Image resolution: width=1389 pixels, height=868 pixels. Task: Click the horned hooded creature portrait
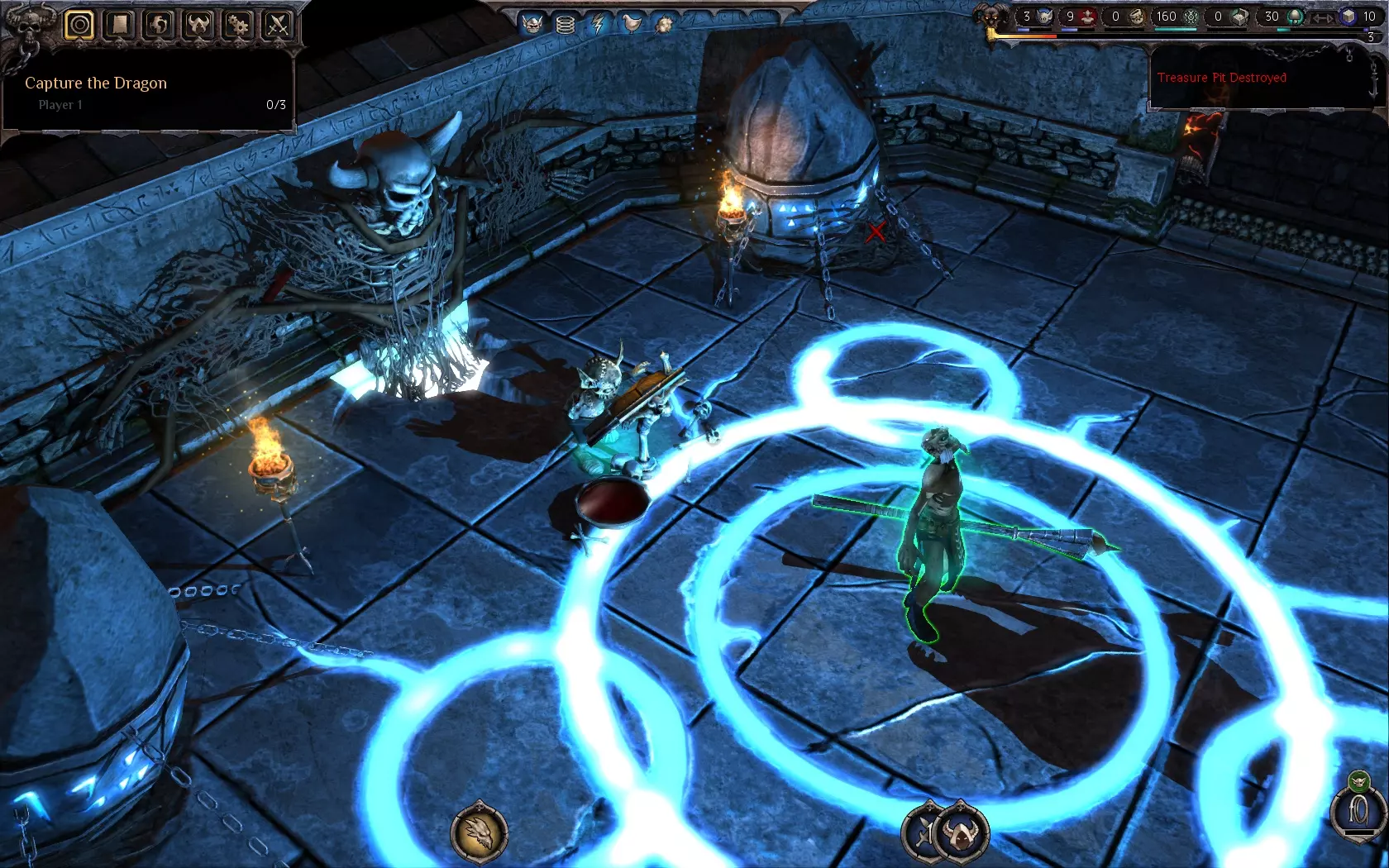click(x=963, y=832)
